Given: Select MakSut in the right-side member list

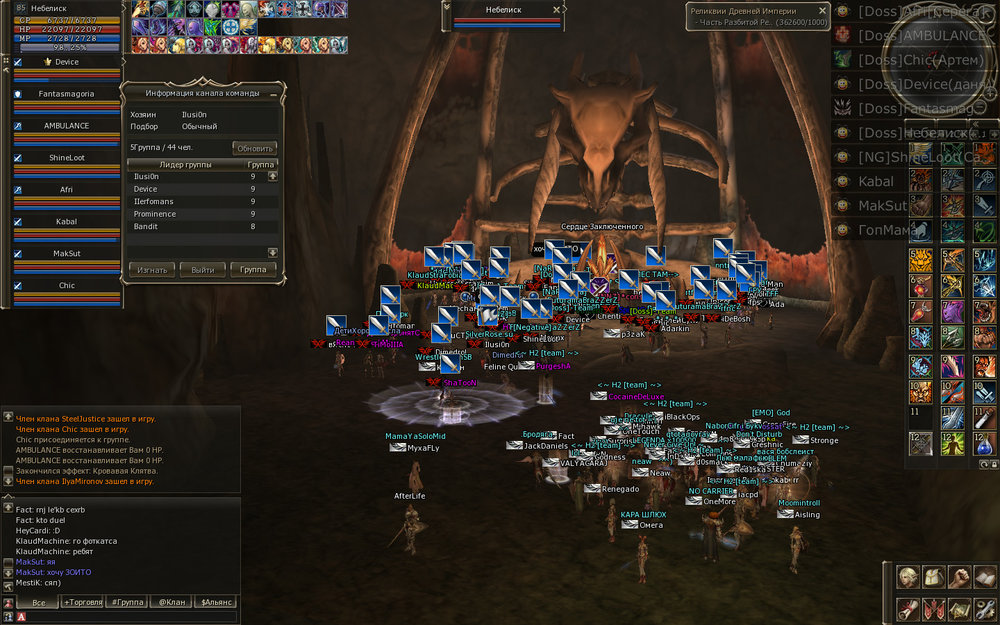Looking at the screenshot, I should click(x=880, y=206).
